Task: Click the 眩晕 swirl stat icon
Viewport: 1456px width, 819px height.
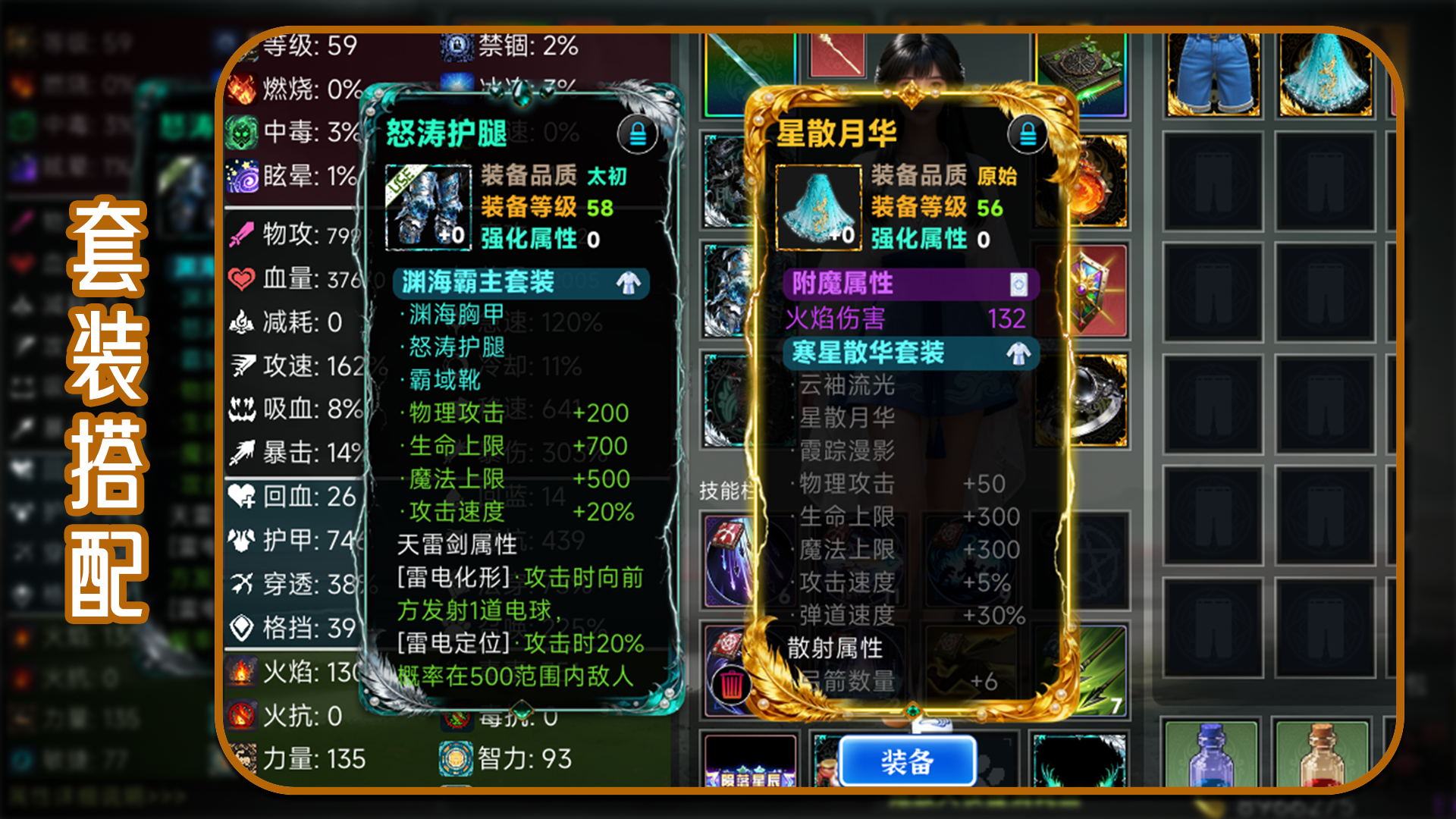Action: pos(241,177)
